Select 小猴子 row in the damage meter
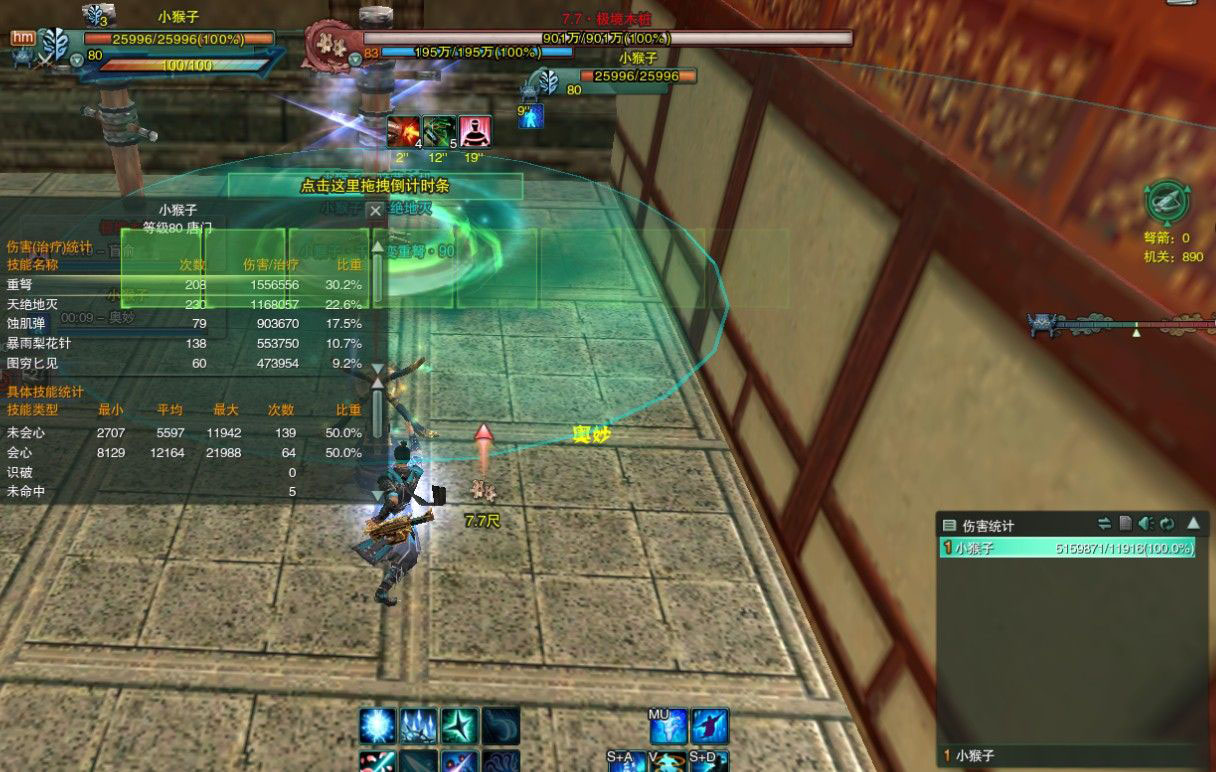The image size is (1216, 772). tap(1066, 548)
